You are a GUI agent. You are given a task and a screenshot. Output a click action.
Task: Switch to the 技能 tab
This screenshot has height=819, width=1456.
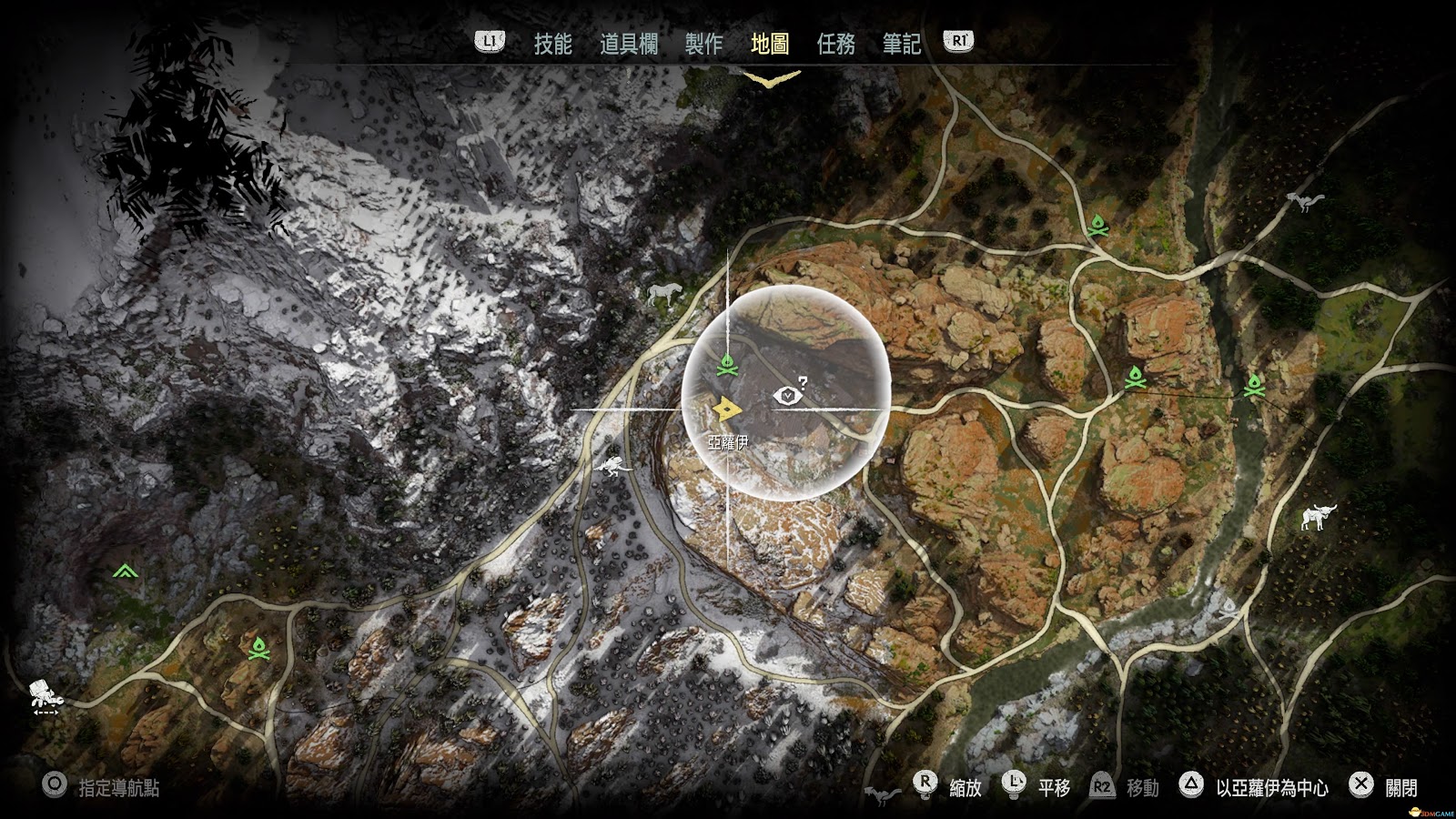point(552,44)
